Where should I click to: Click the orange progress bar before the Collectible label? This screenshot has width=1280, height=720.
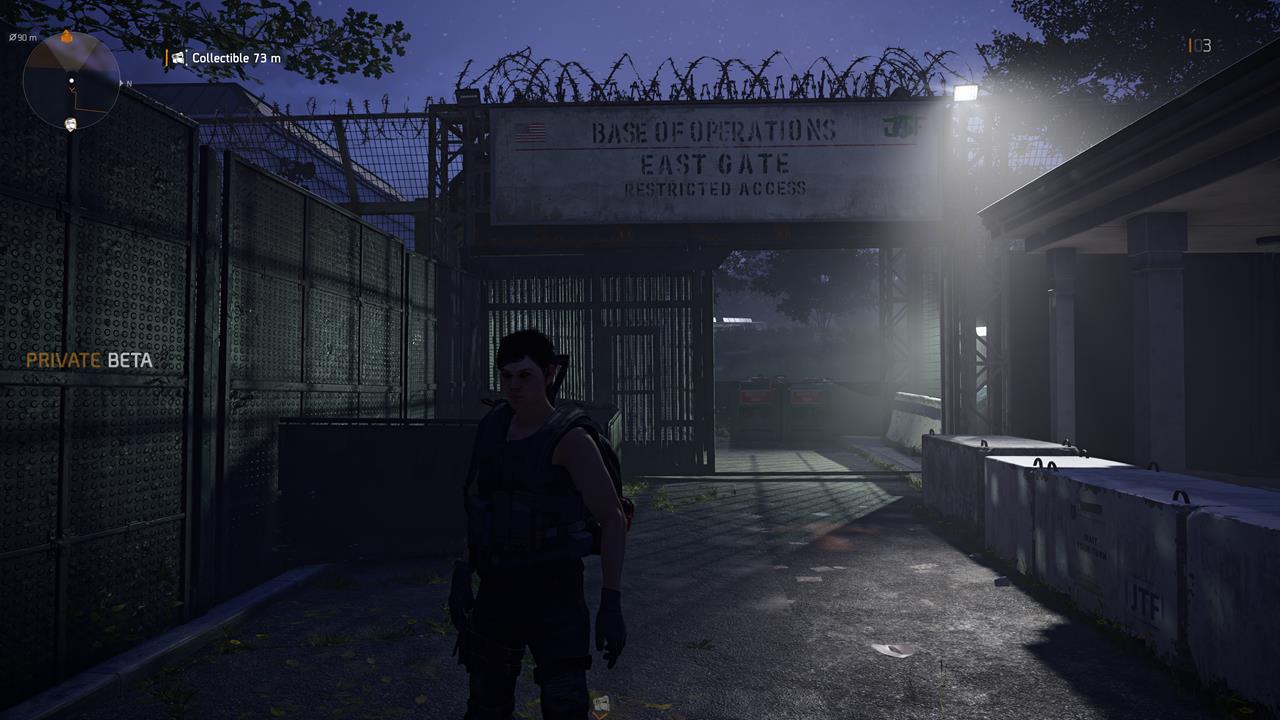pyautogui.click(x=168, y=57)
